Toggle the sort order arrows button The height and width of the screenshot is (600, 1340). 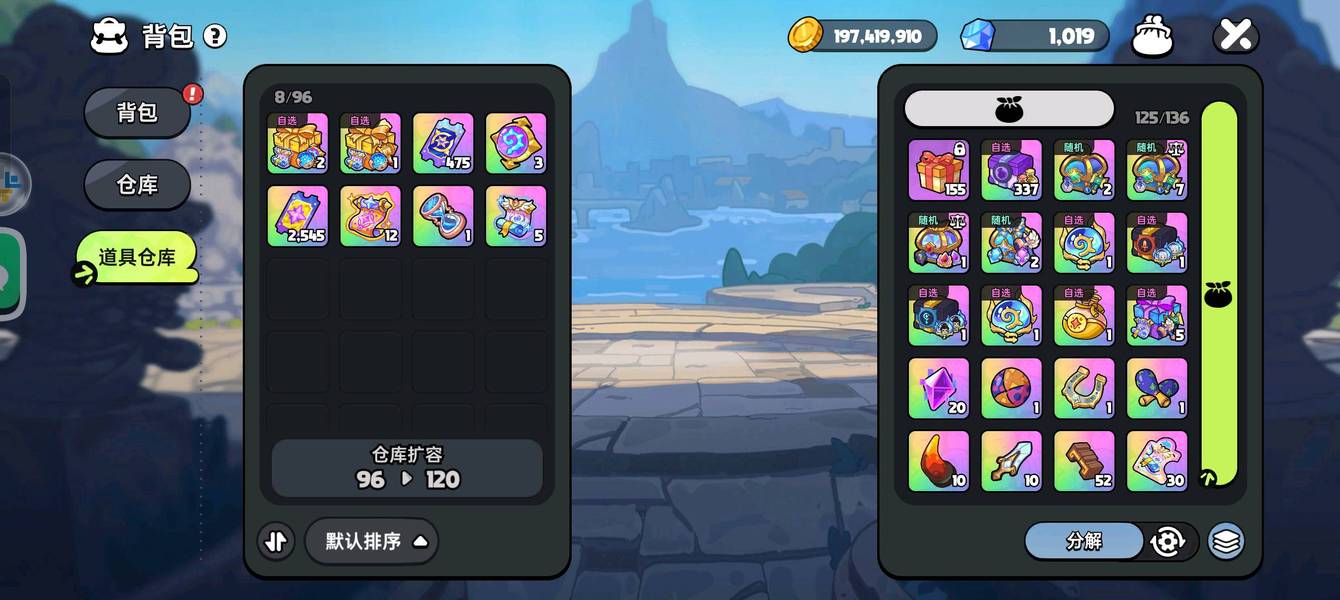click(x=276, y=541)
